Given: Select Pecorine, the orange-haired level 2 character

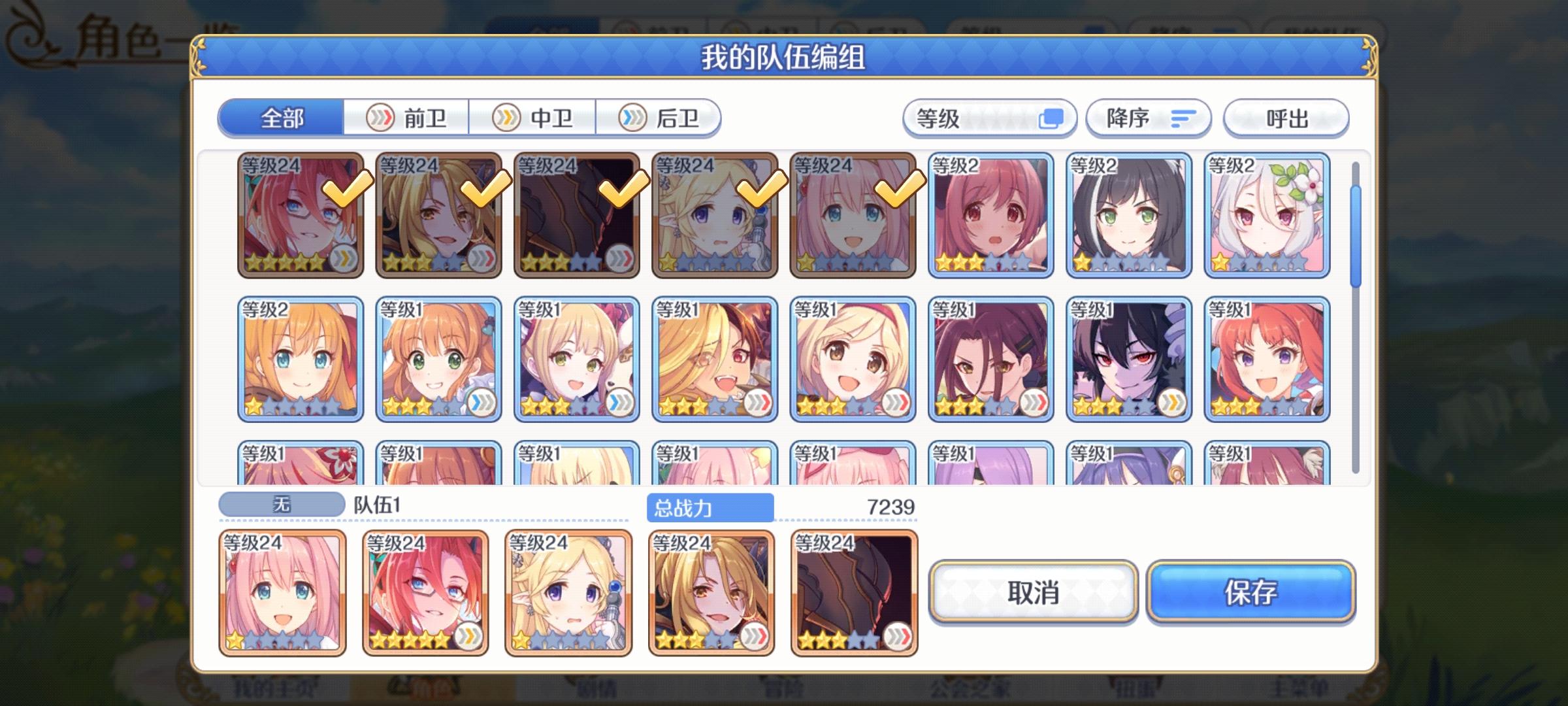Looking at the screenshot, I should click(301, 356).
